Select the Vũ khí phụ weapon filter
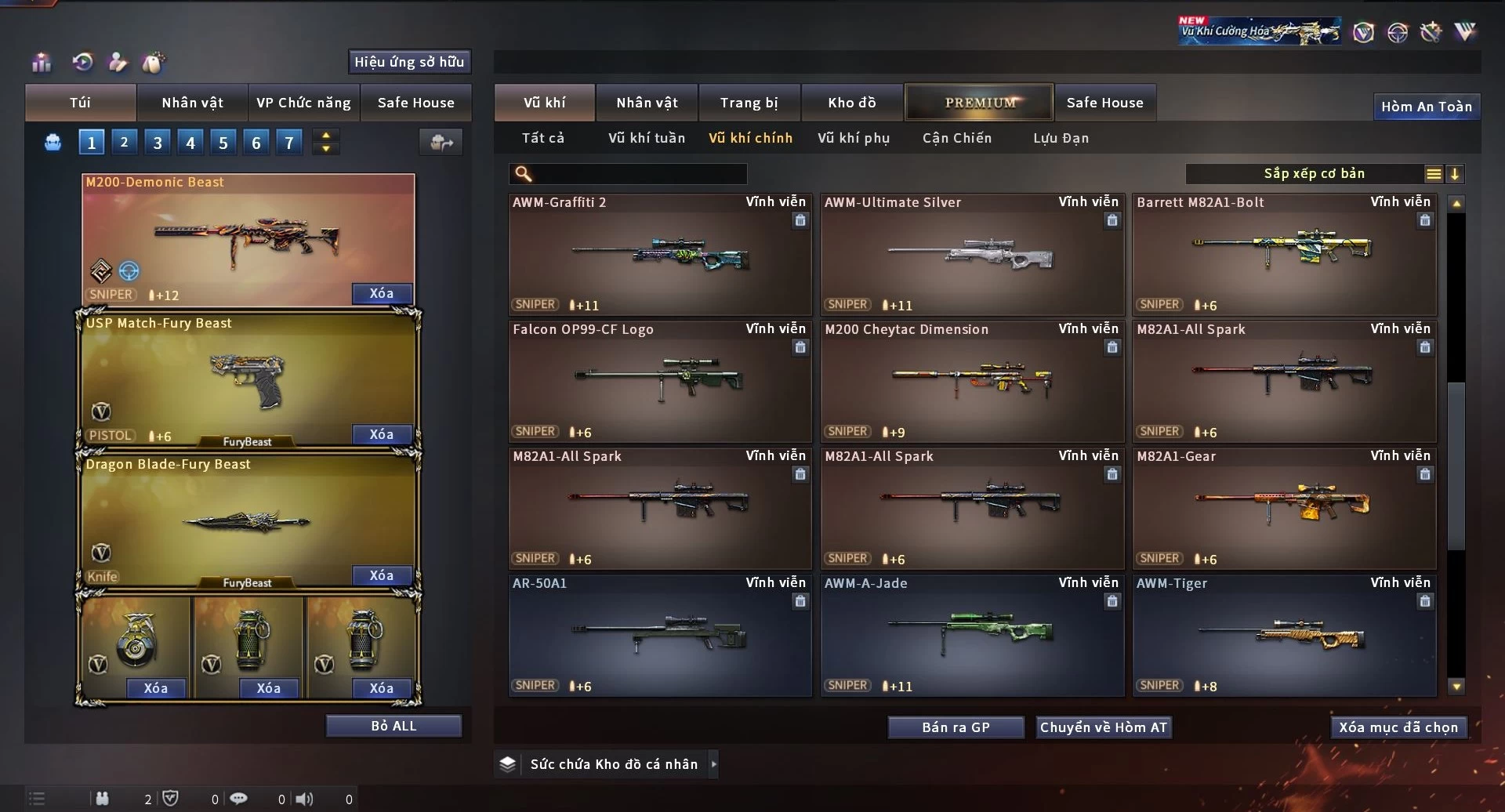The image size is (1505, 812). pos(853,138)
